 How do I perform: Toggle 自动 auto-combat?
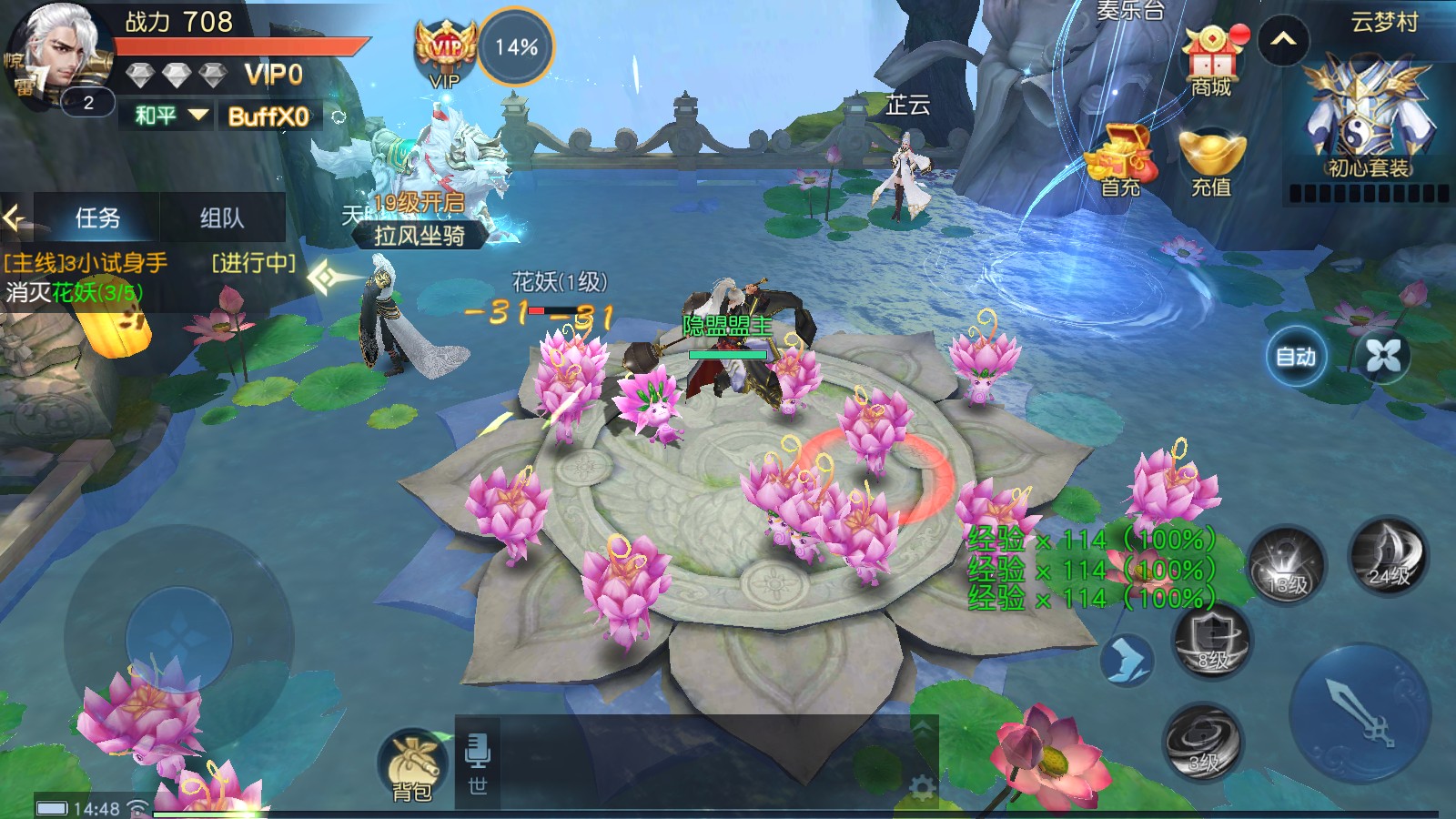pos(1296,357)
